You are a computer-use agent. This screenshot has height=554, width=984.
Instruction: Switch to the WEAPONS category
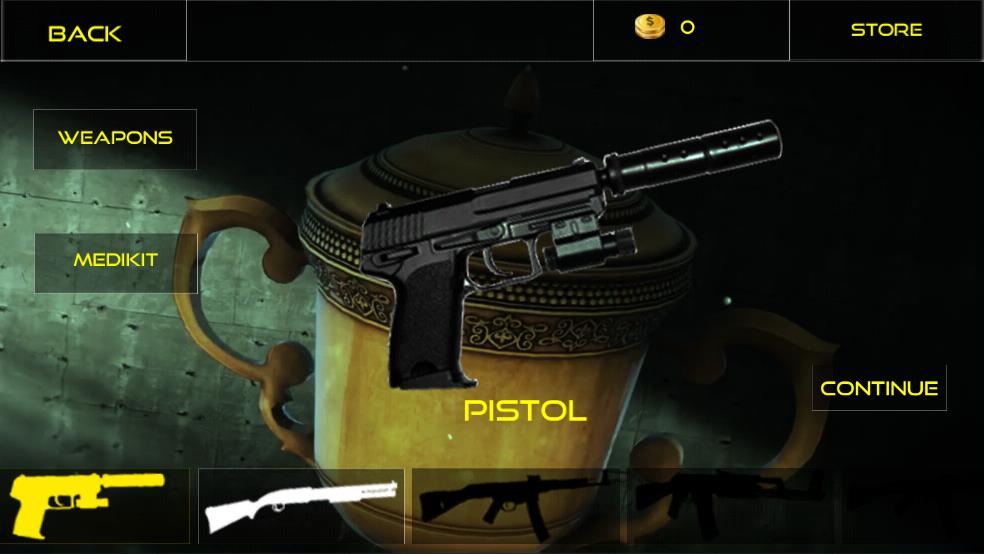pos(115,138)
